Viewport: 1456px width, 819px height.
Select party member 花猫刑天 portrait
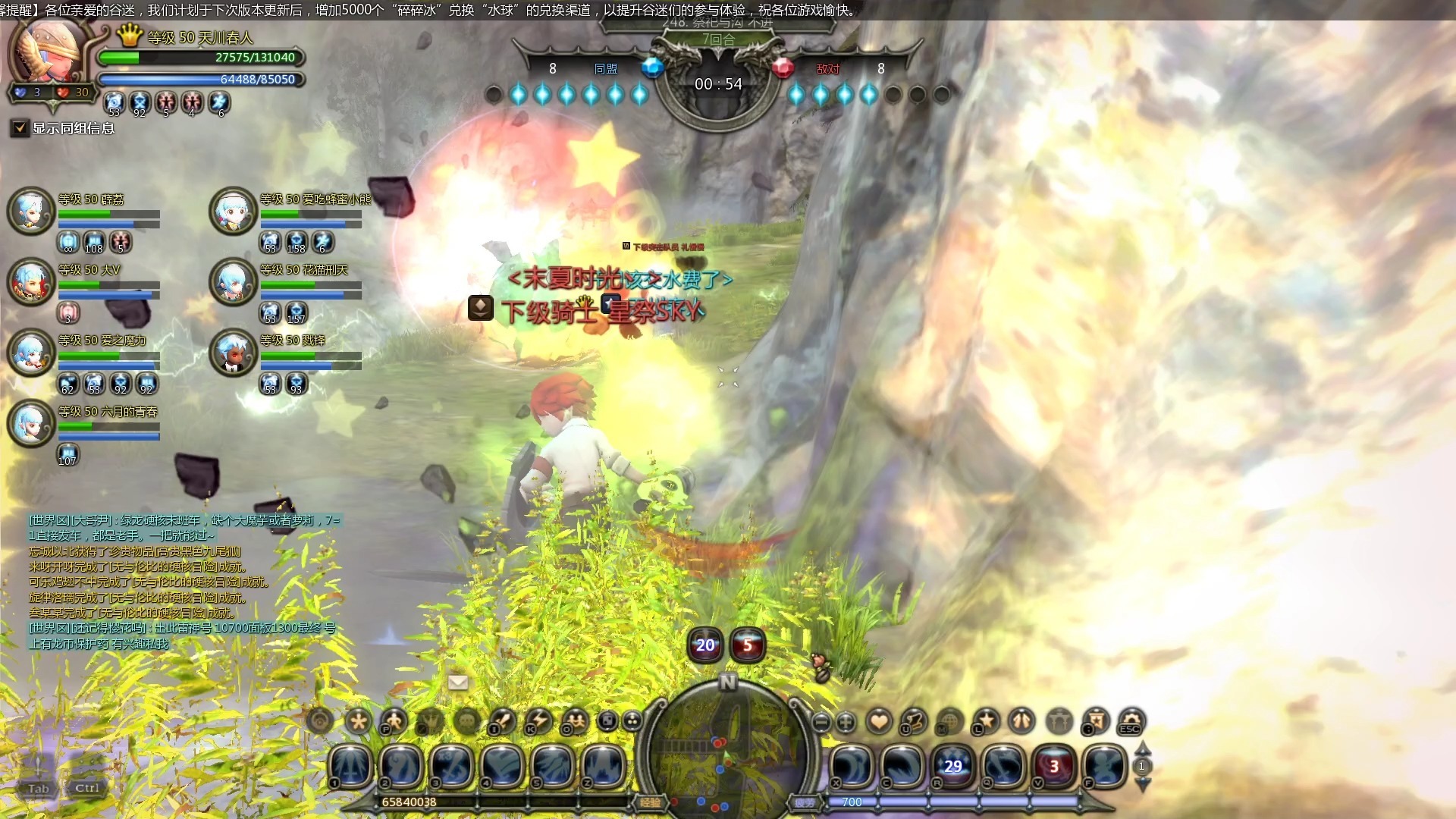point(232,281)
